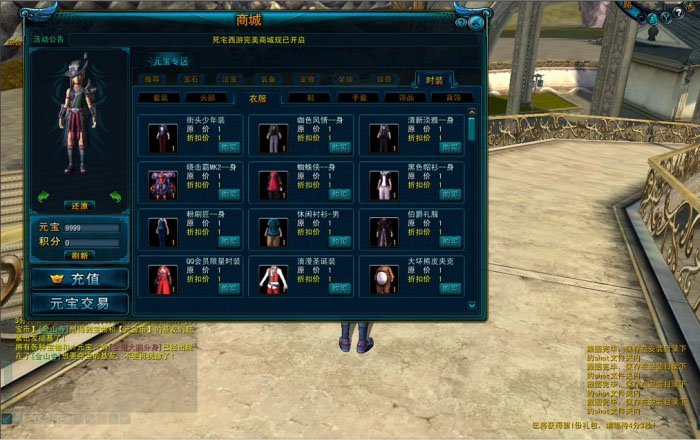Buy the 伯爵礼服 outfit
Viewport: 700px width, 440px height.
coord(450,241)
